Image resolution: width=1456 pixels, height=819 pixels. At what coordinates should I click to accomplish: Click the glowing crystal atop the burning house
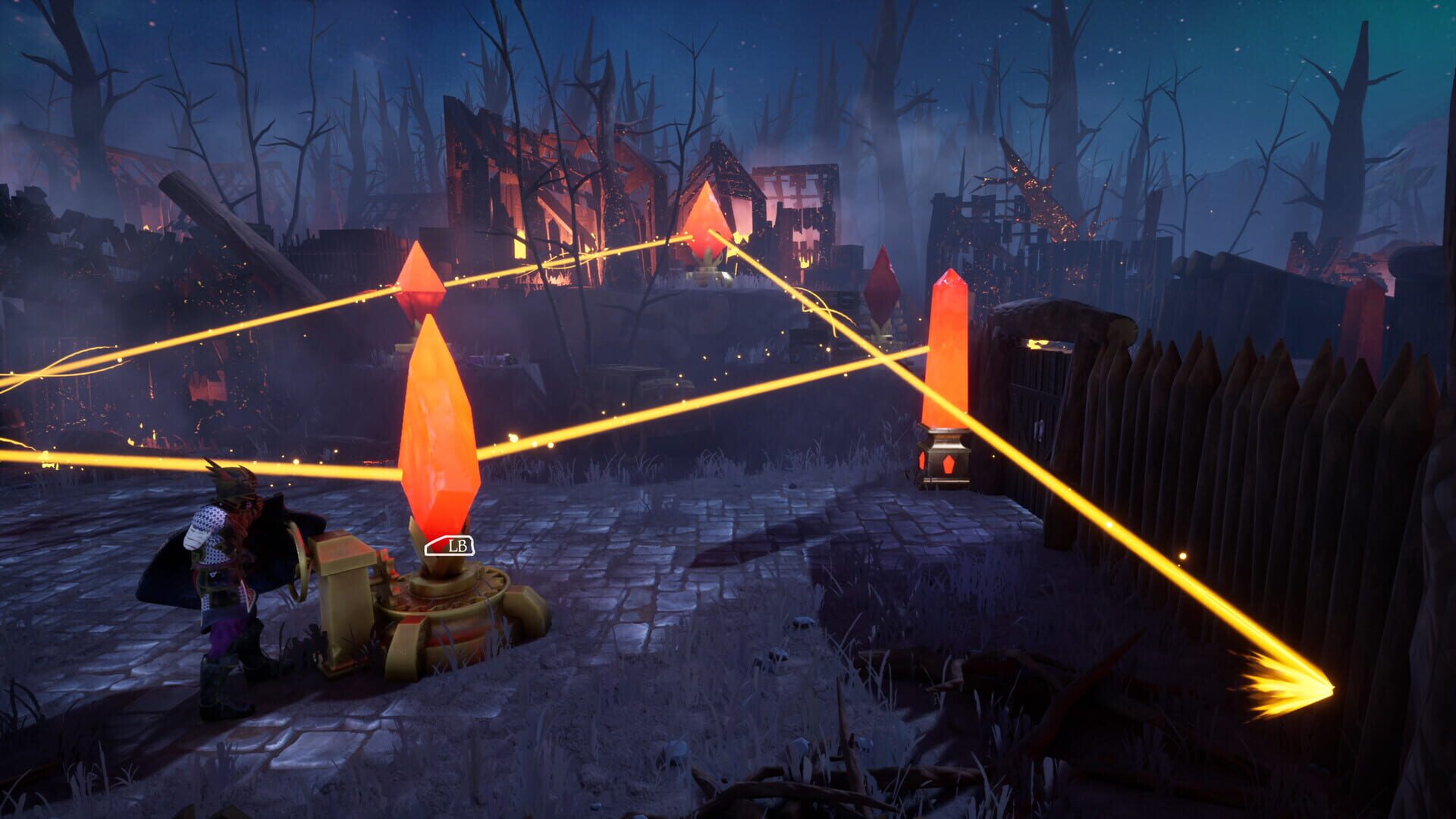click(707, 220)
